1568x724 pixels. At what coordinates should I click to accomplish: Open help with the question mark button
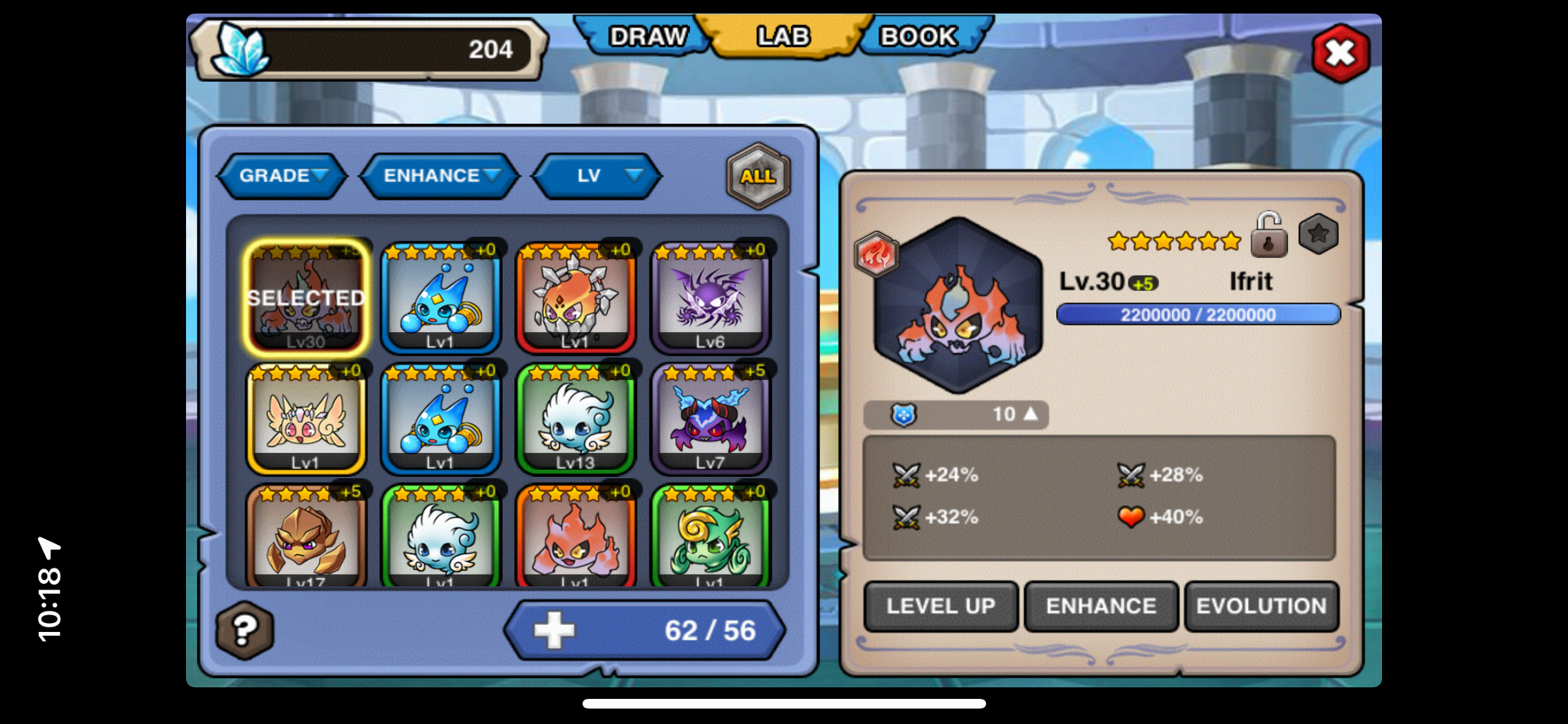245,630
